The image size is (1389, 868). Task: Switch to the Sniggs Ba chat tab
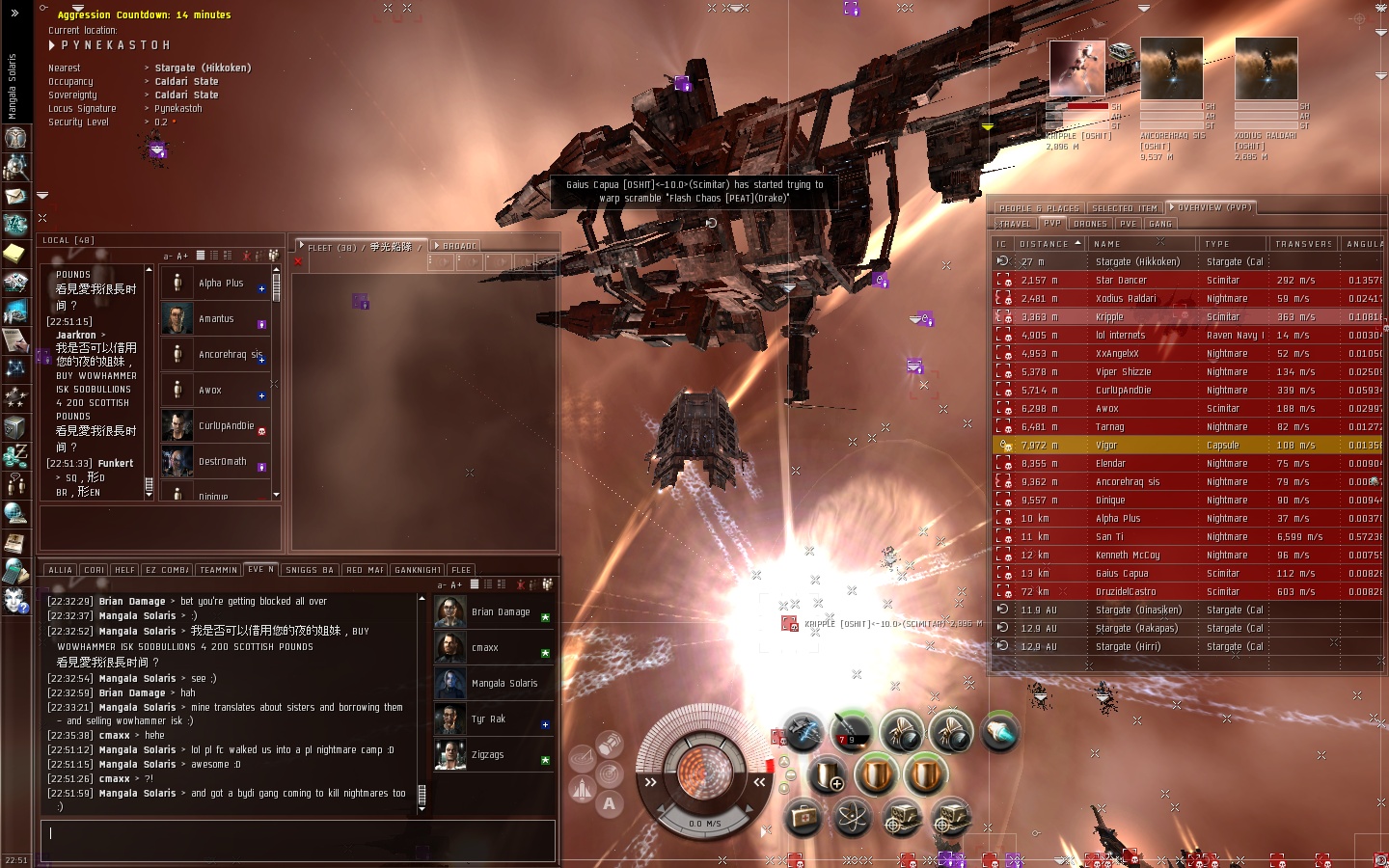(309, 570)
